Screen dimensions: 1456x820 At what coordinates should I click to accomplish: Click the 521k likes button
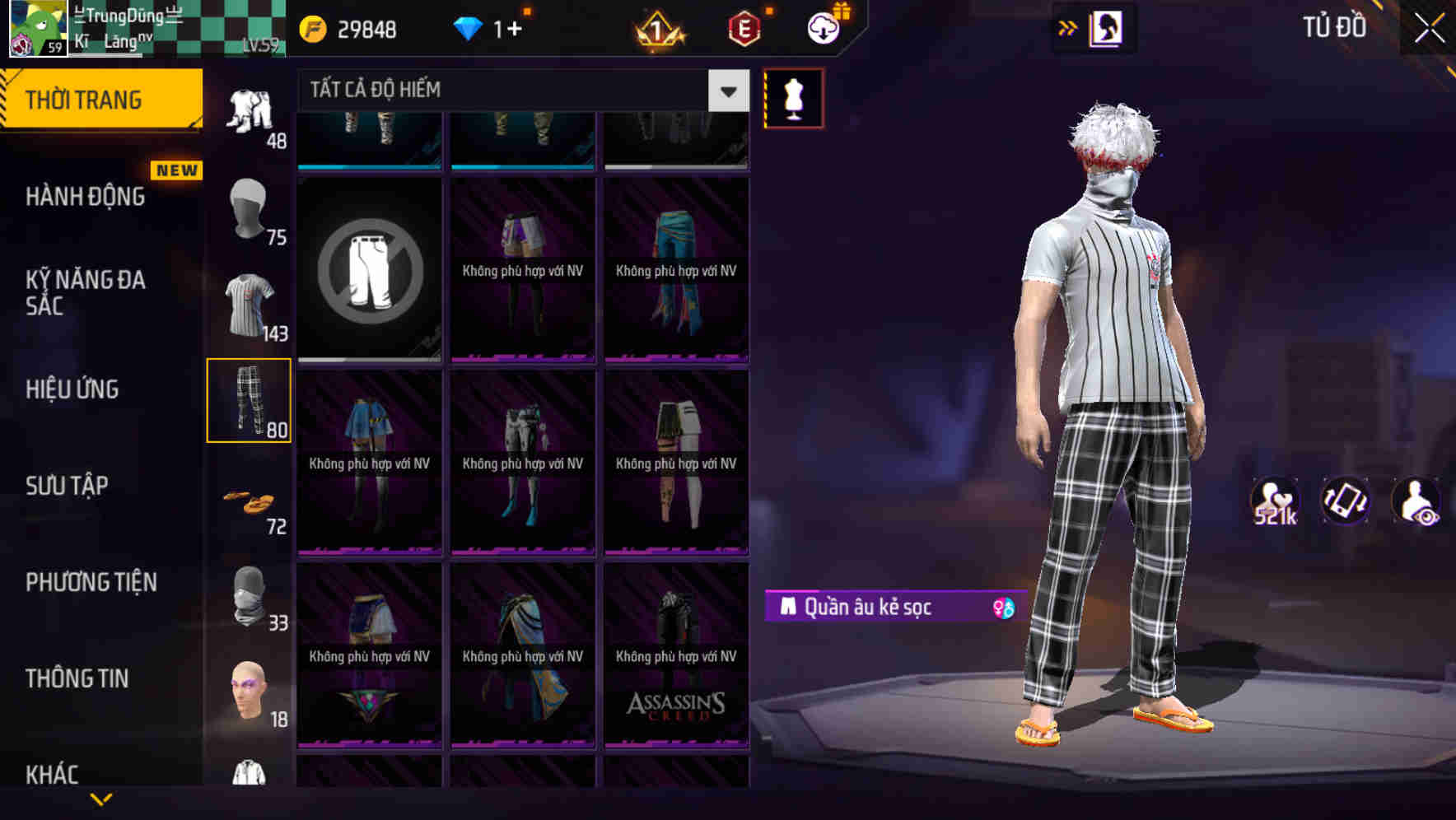point(1276,500)
